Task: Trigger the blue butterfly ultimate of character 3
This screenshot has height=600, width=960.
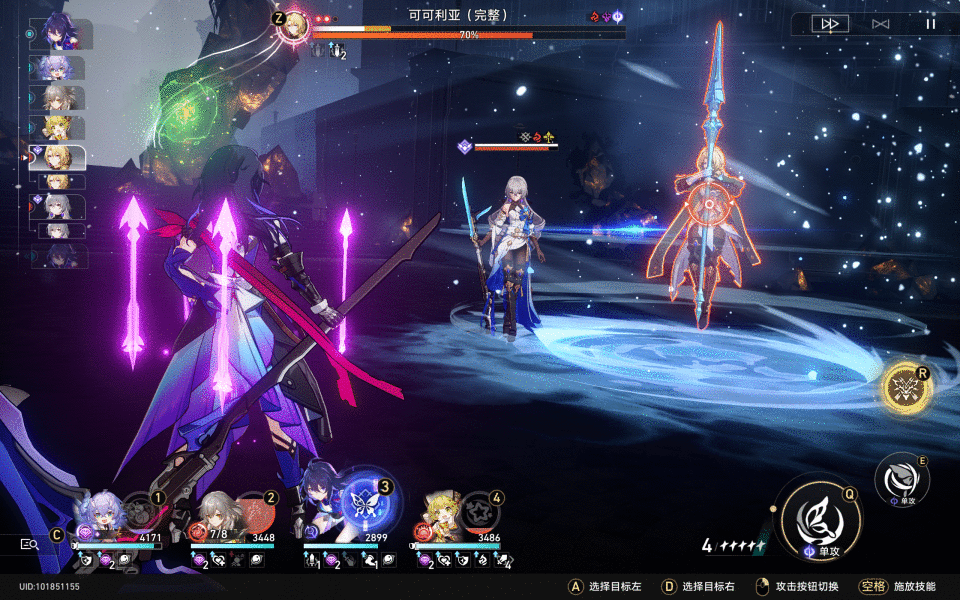Action: pyautogui.click(x=366, y=504)
